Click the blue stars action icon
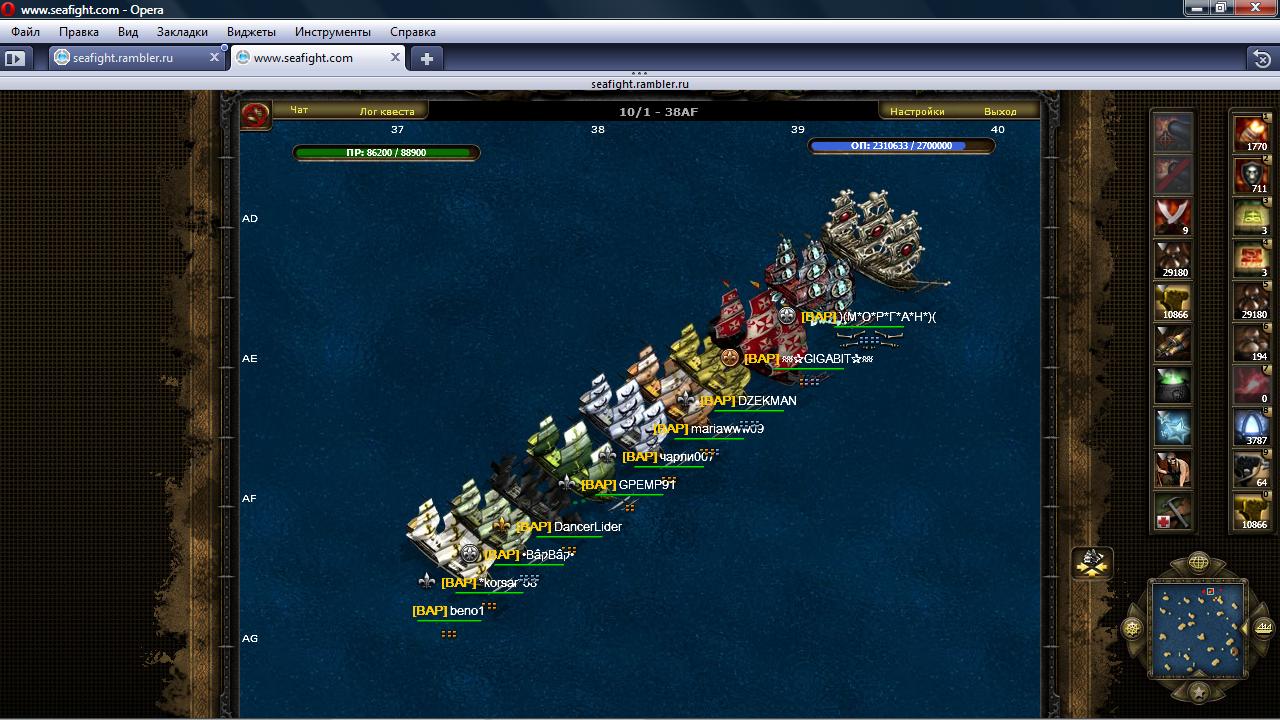1280x720 pixels. pyautogui.click(x=1173, y=427)
